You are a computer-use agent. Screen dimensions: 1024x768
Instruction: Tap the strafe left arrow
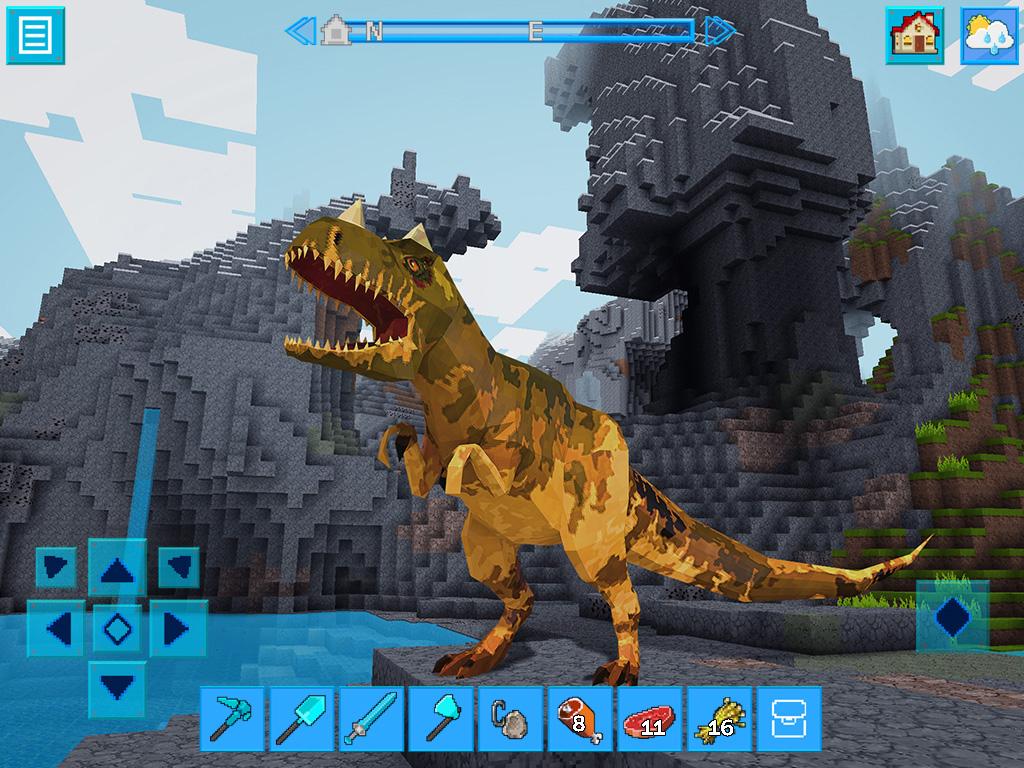pos(59,629)
